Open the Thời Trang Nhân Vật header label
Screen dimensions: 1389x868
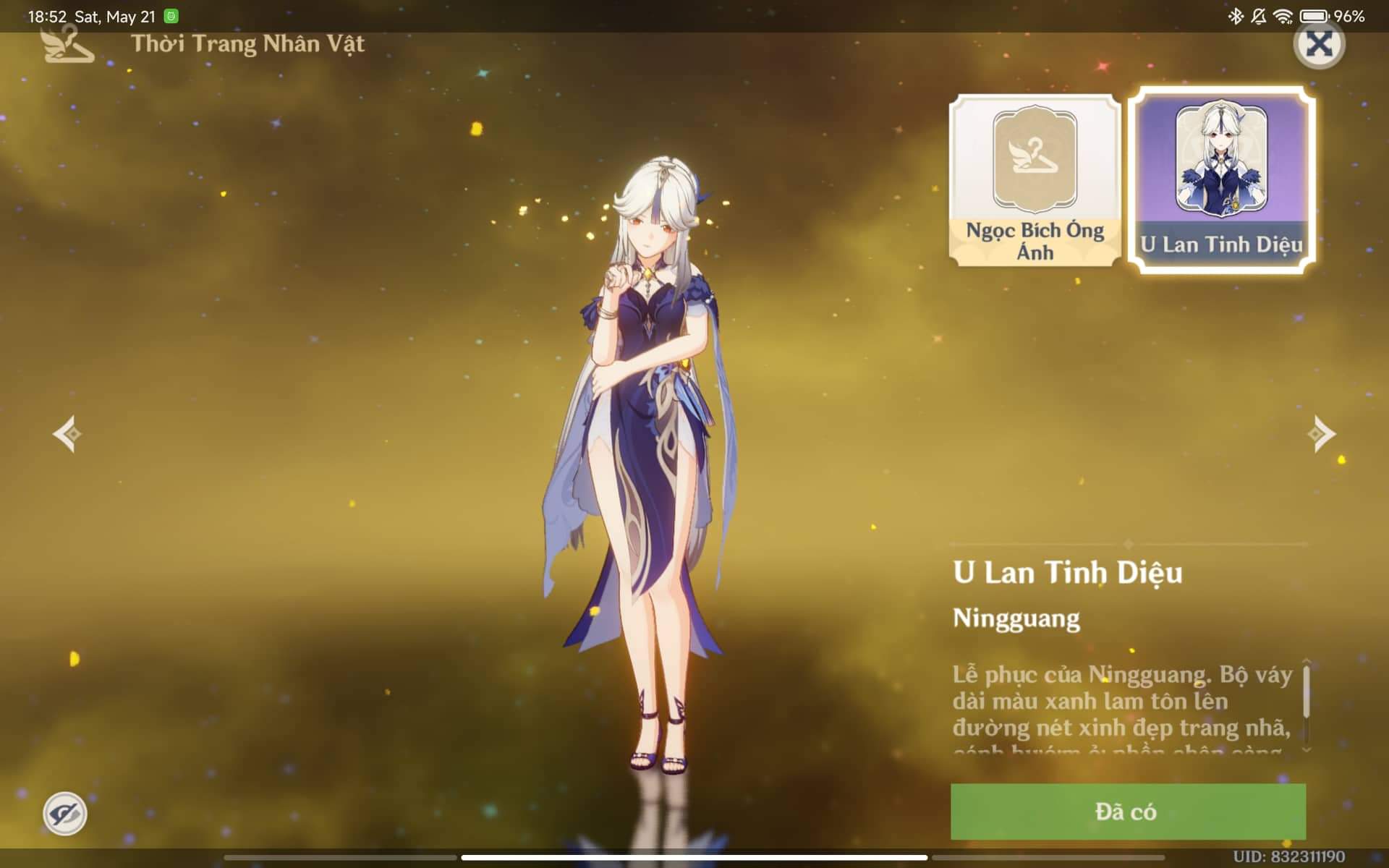(x=248, y=43)
